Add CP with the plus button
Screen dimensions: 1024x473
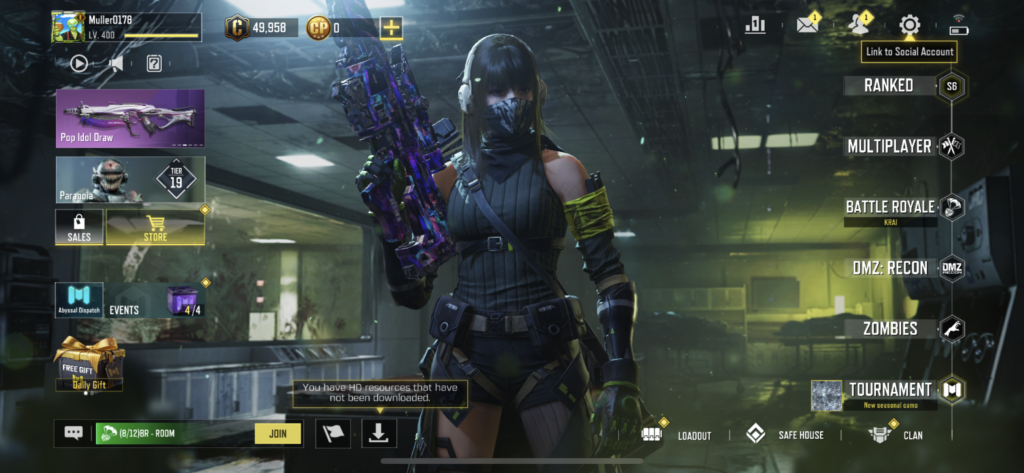(392, 28)
